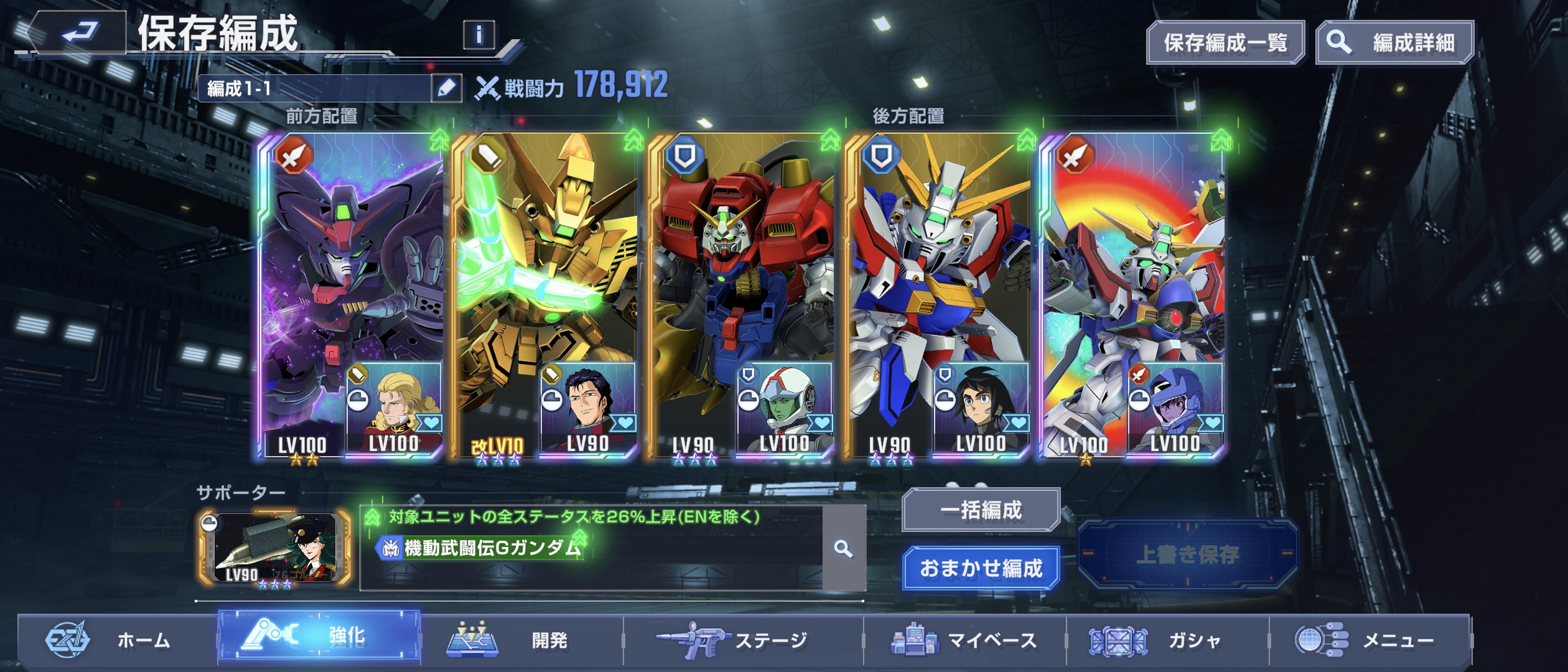Click the 一括編成 bulk formation button
The width and height of the screenshot is (1568, 672).
[981, 510]
